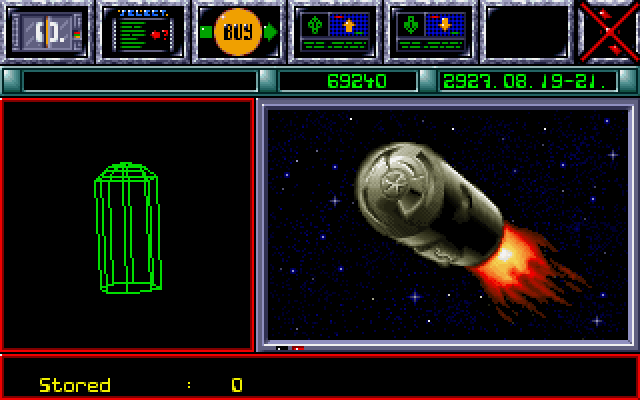Open the vault door icon

(47, 31)
